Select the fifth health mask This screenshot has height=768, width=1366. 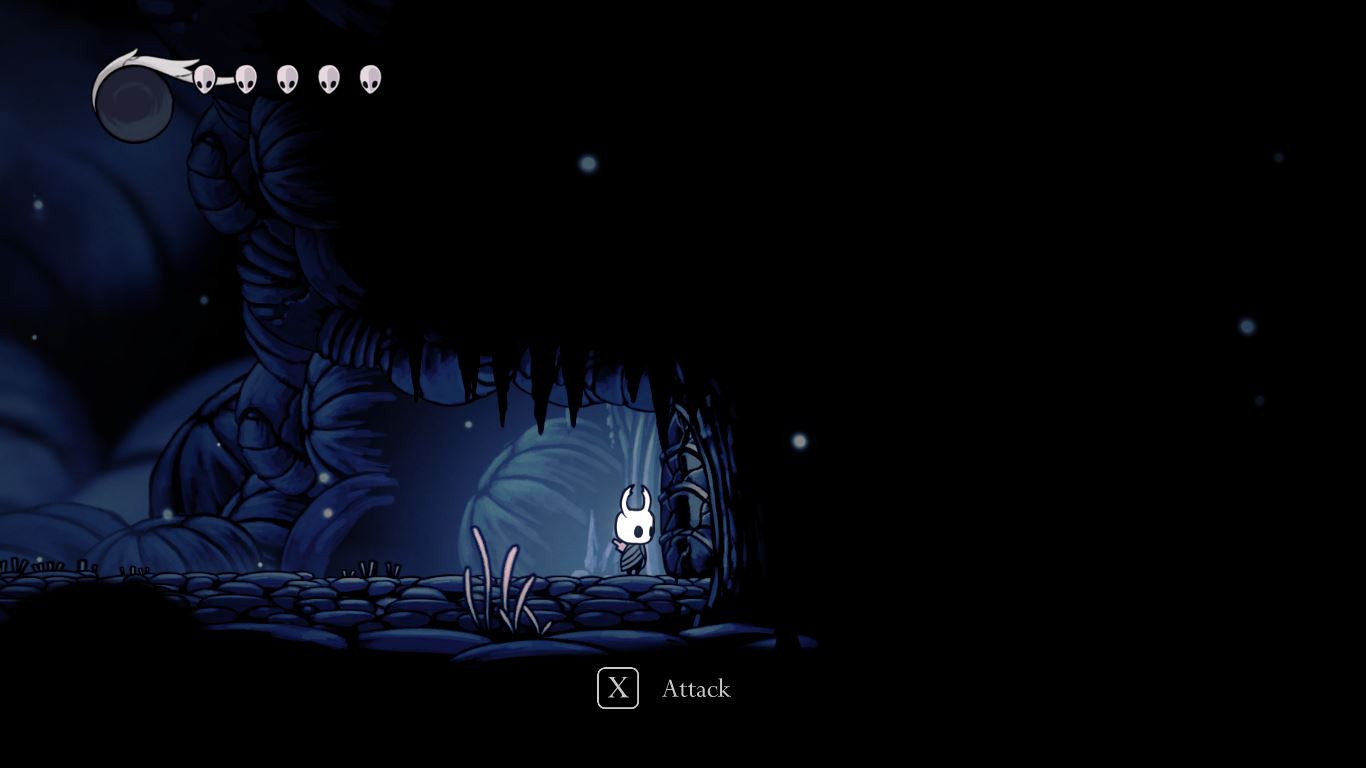coord(369,77)
